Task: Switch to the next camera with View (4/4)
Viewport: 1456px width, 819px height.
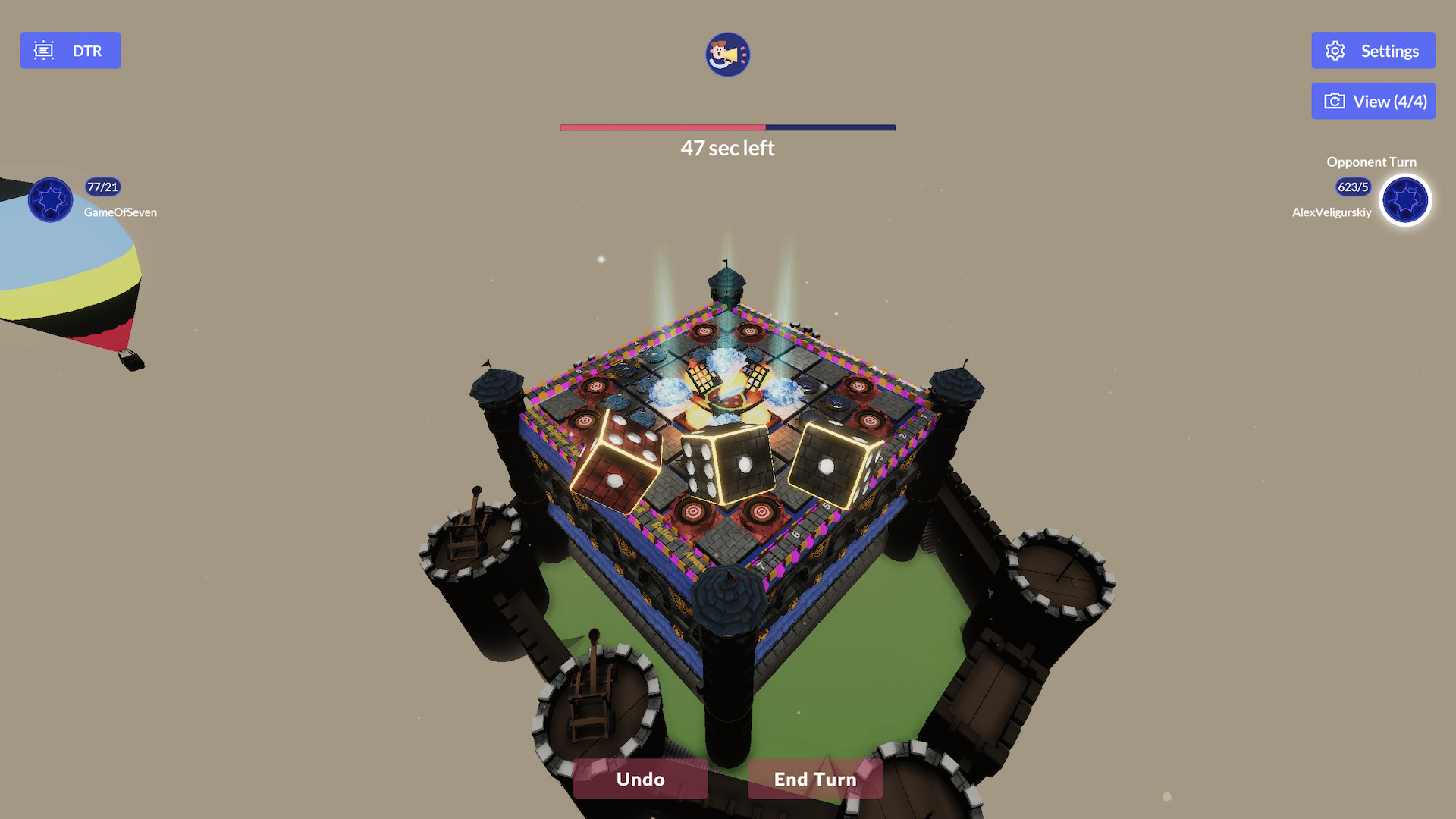Action: (1373, 101)
